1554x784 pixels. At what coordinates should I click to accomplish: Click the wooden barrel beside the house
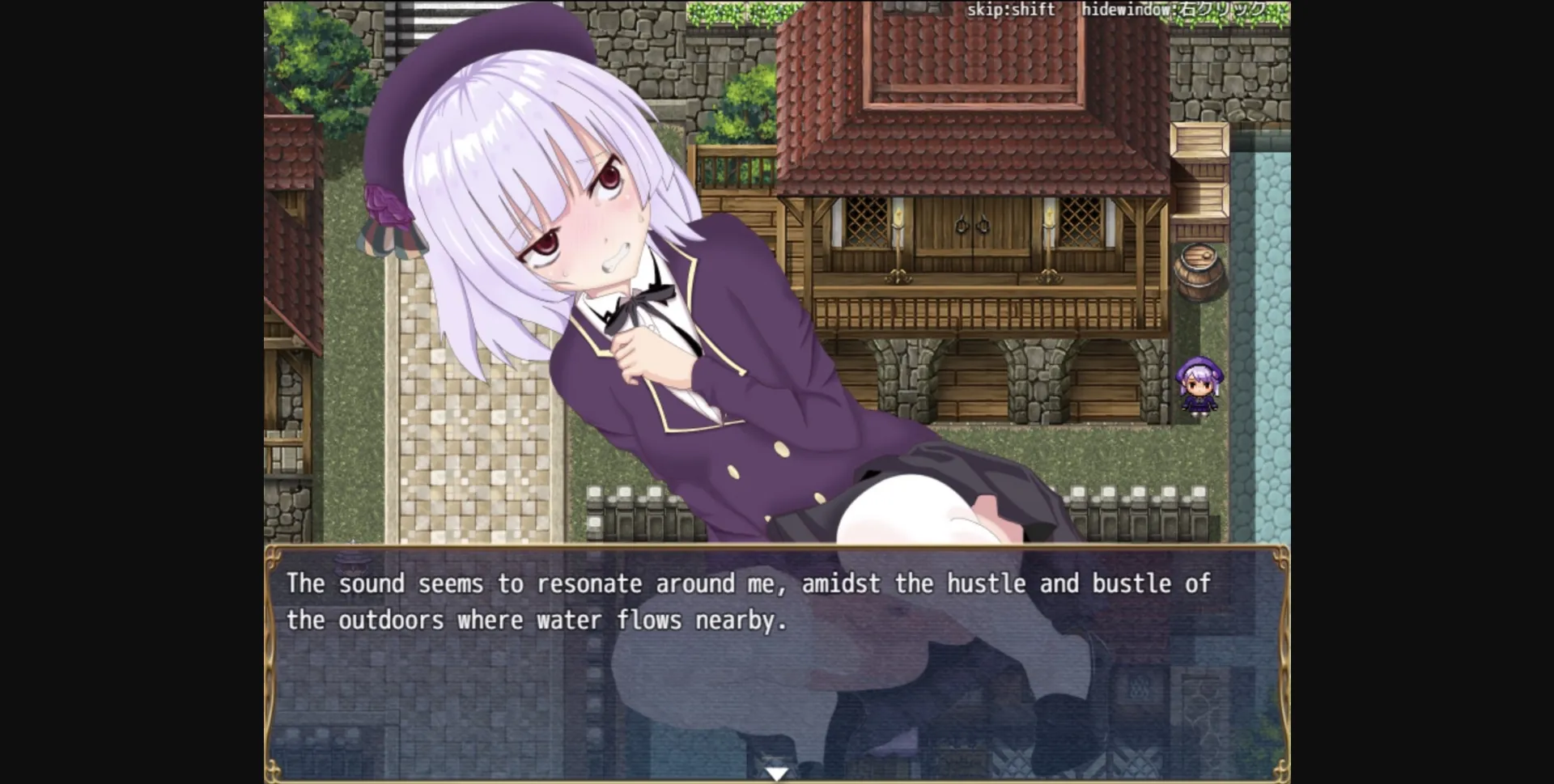click(1198, 271)
